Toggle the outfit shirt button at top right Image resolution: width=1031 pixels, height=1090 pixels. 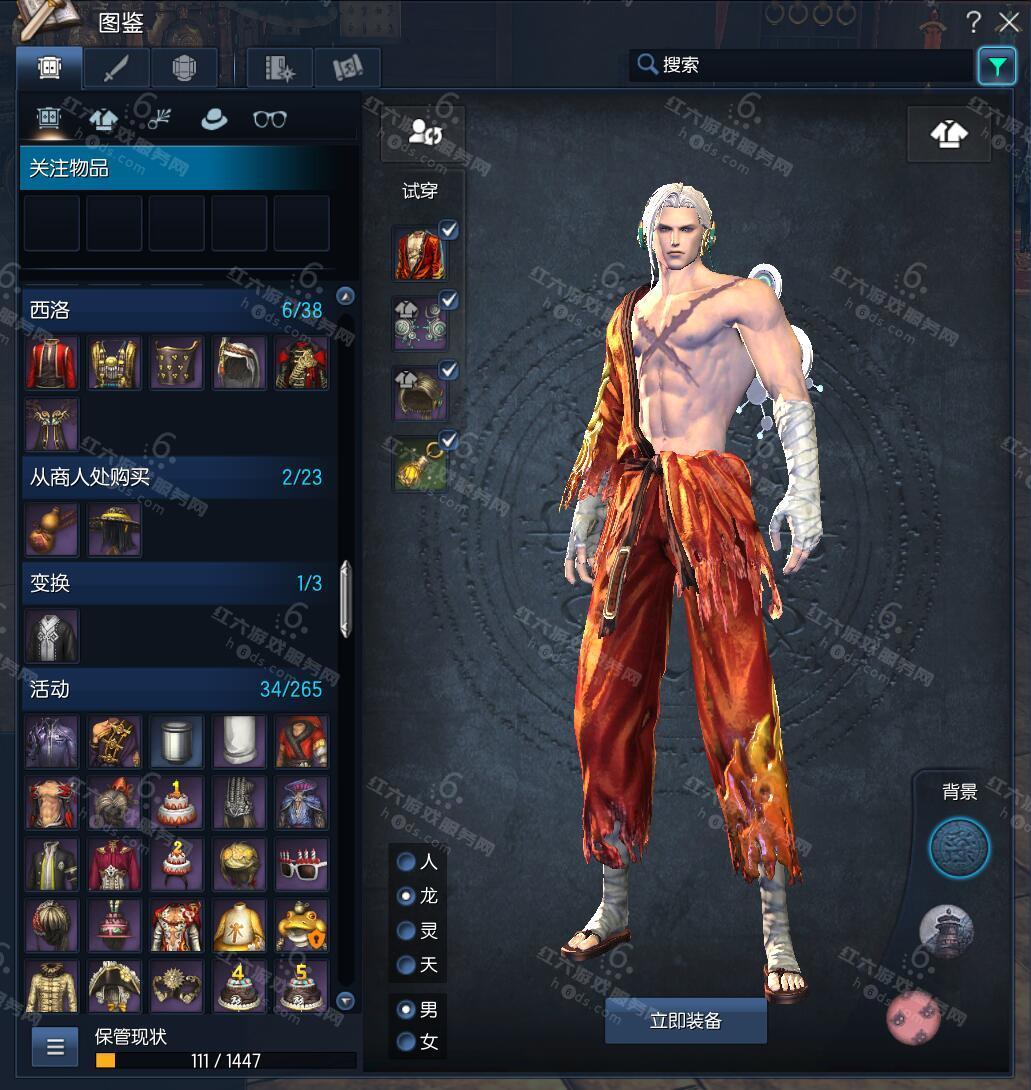948,134
